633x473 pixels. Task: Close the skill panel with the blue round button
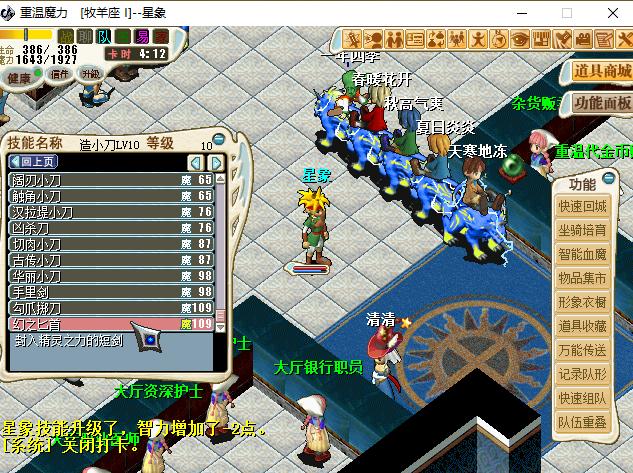pos(219,139)
